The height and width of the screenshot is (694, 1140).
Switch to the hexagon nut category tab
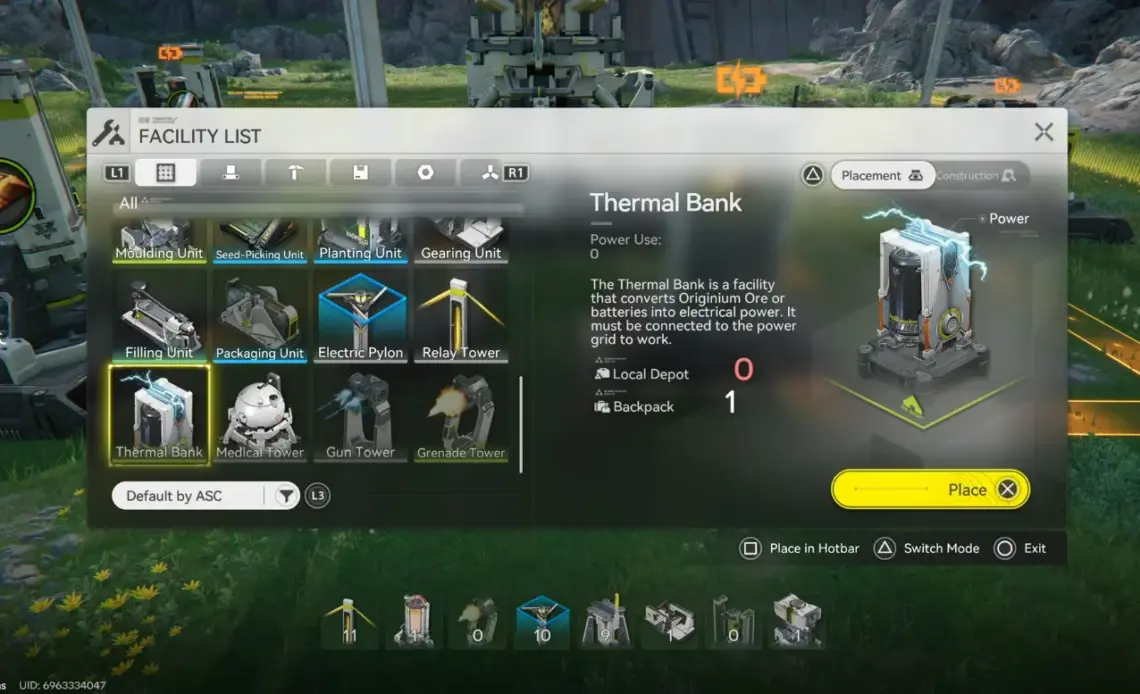425,173
